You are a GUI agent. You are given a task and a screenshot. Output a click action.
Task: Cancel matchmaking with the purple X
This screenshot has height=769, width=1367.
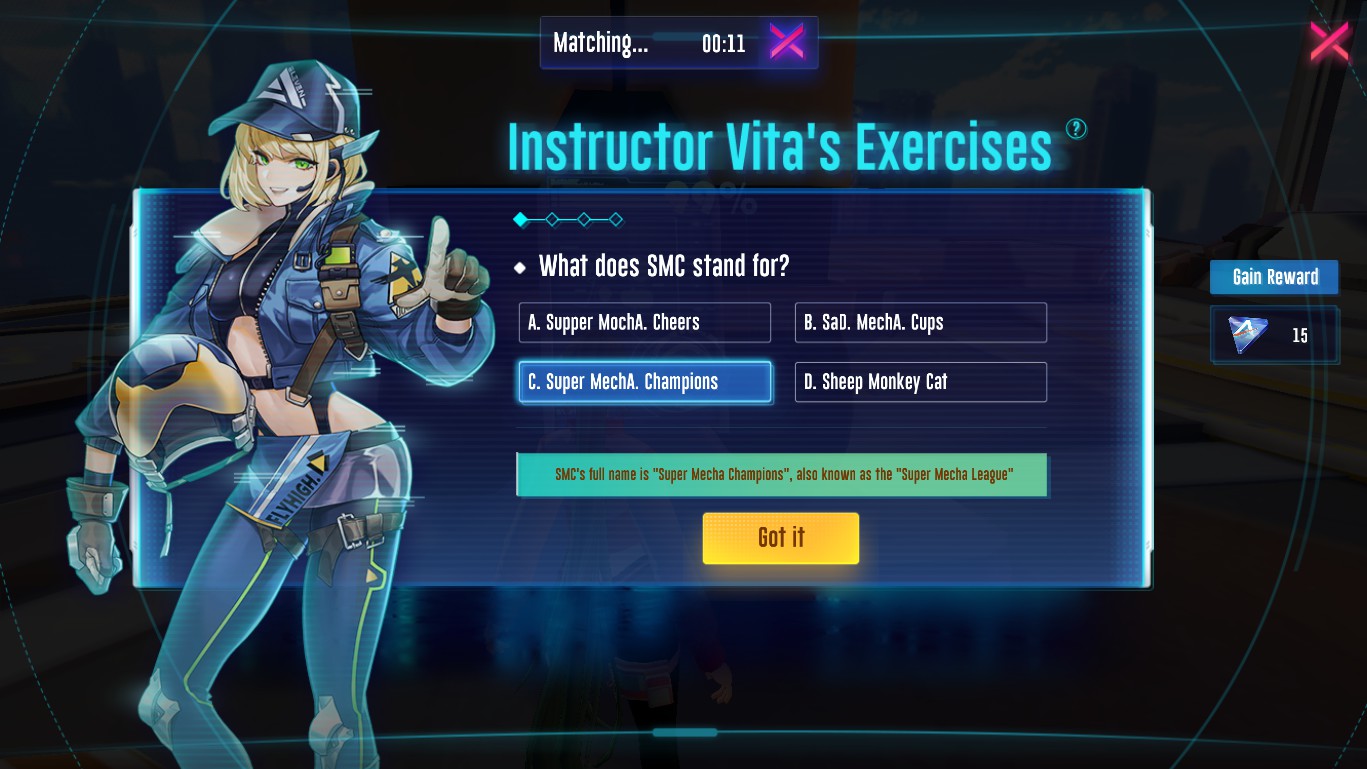click(786, 42)
